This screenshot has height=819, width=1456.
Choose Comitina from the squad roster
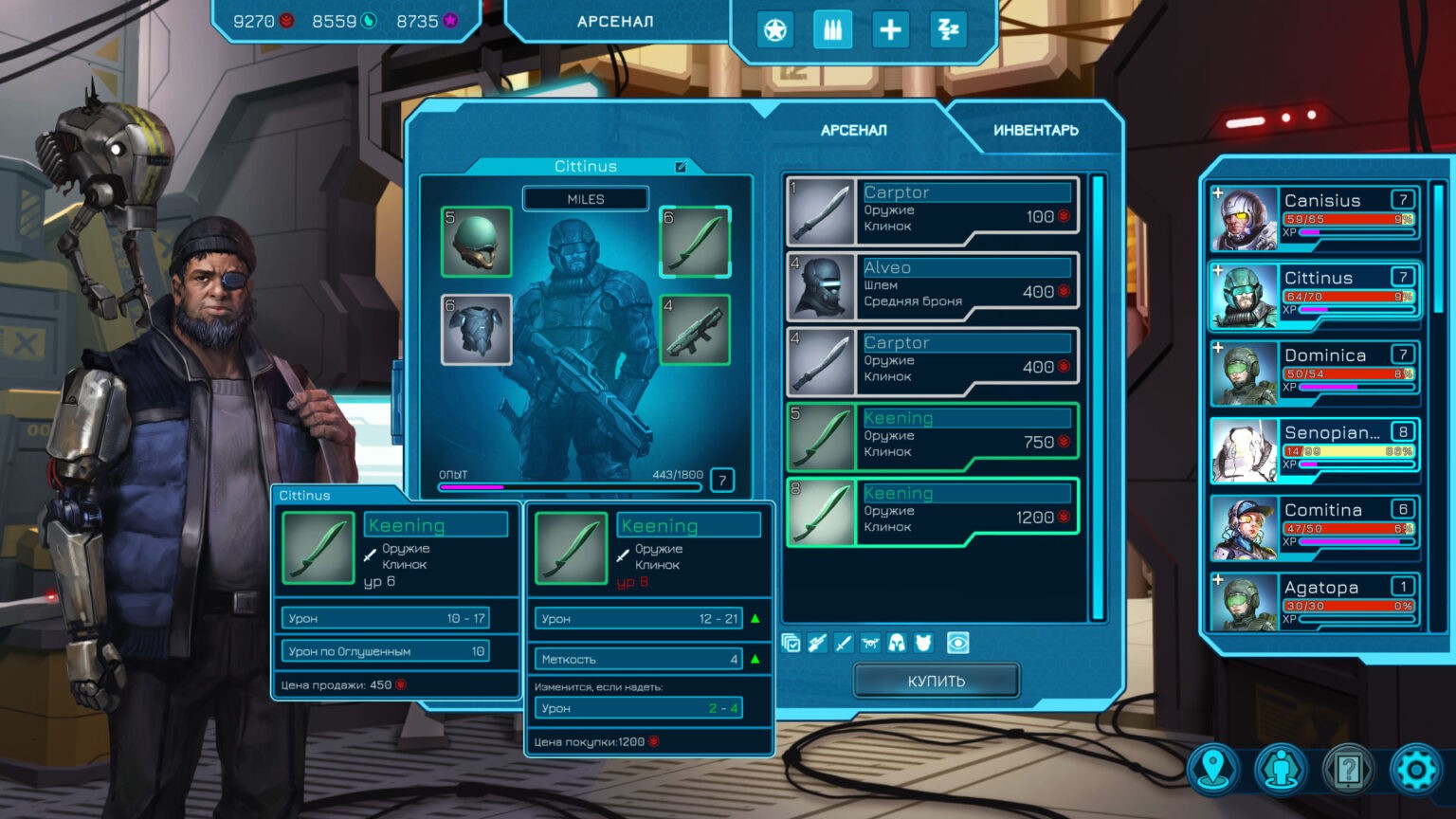click(1314, 527)
